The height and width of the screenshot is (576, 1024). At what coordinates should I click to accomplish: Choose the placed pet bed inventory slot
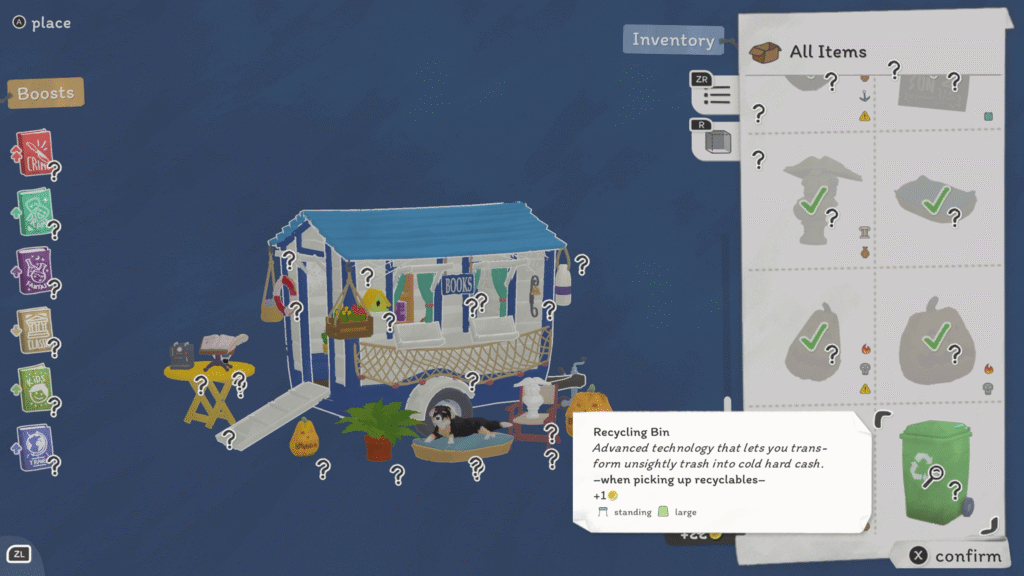[x=935, y=200]
